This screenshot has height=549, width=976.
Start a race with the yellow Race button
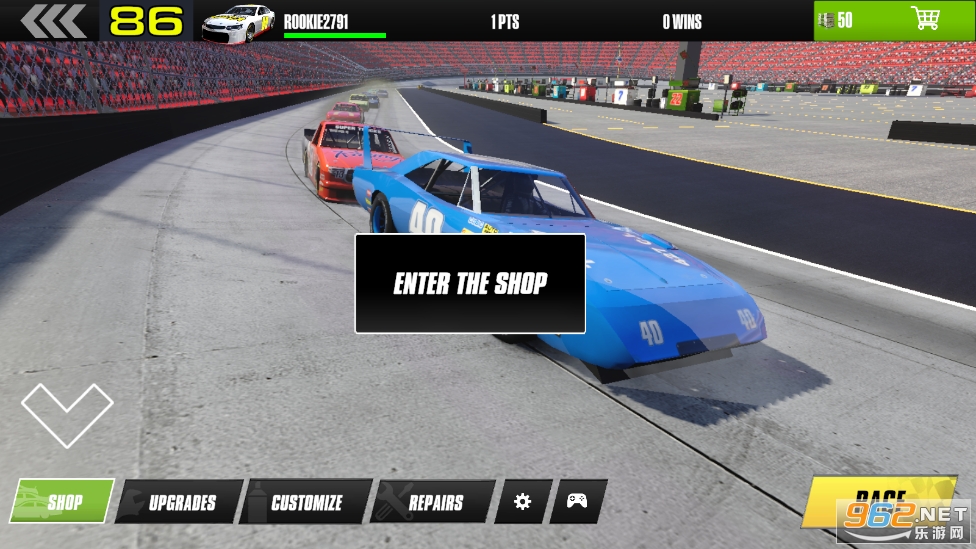coord(878,500)
